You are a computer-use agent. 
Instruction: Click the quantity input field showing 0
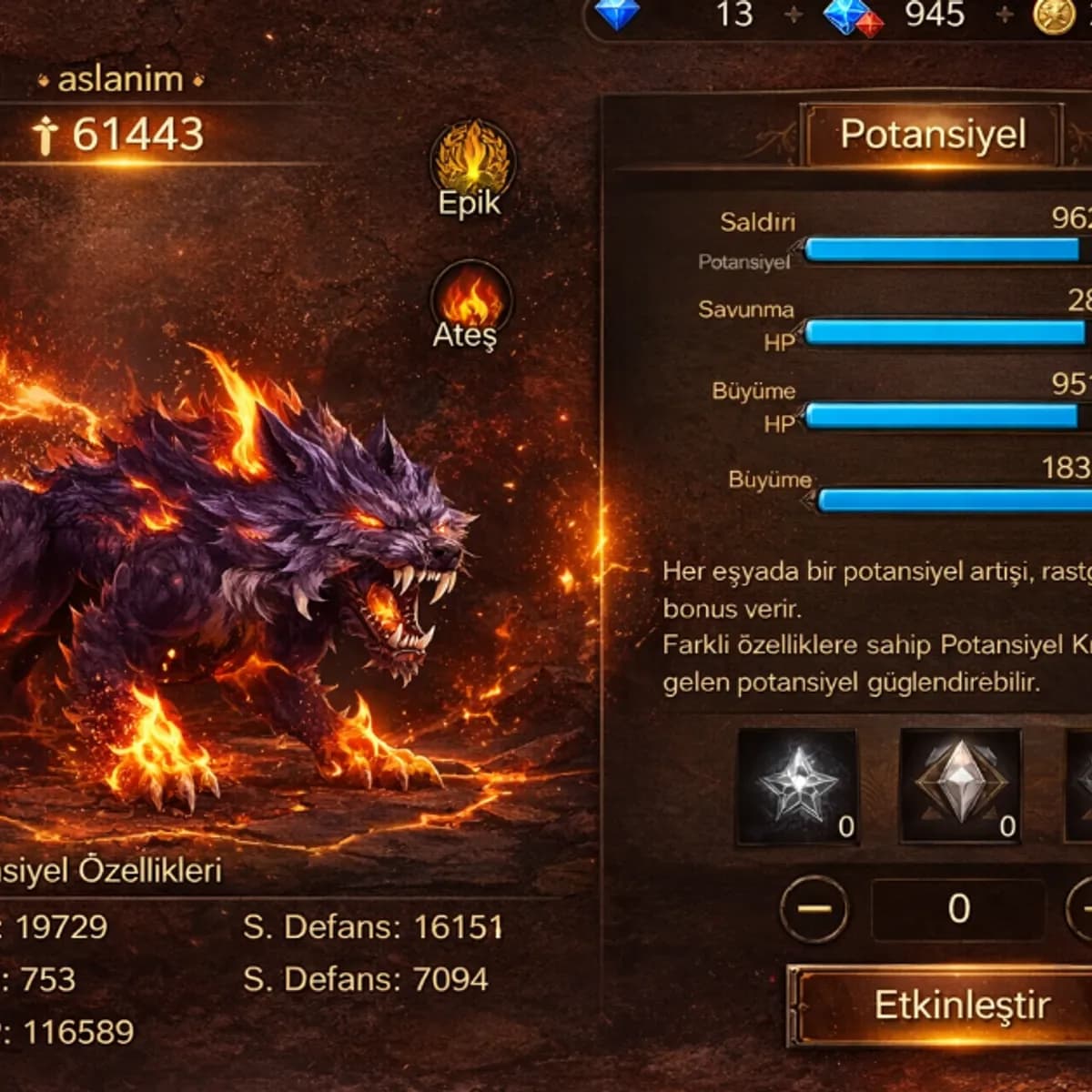pyautogui.click(x=957, y=908)
